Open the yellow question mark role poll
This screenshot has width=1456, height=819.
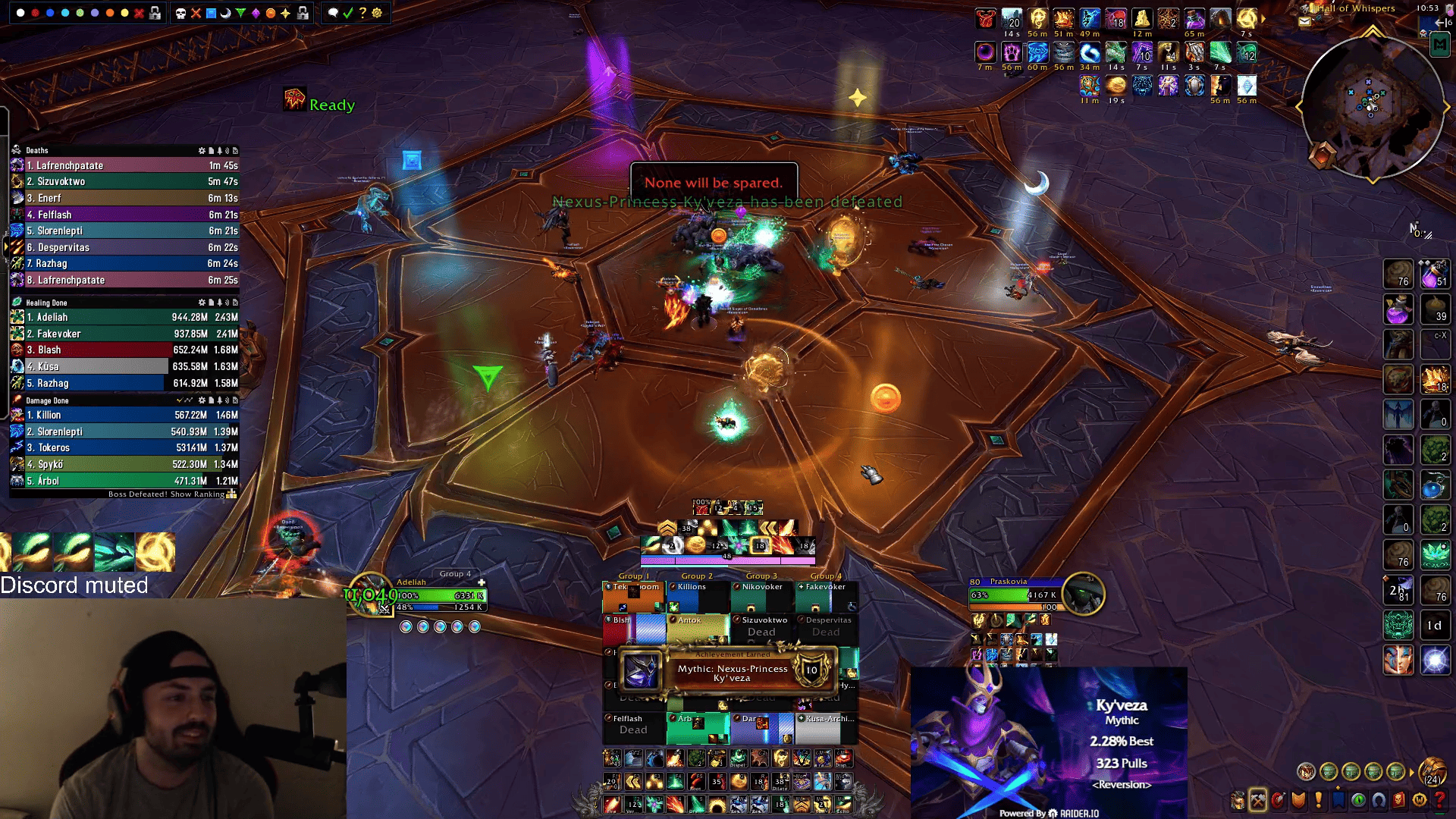362,13
